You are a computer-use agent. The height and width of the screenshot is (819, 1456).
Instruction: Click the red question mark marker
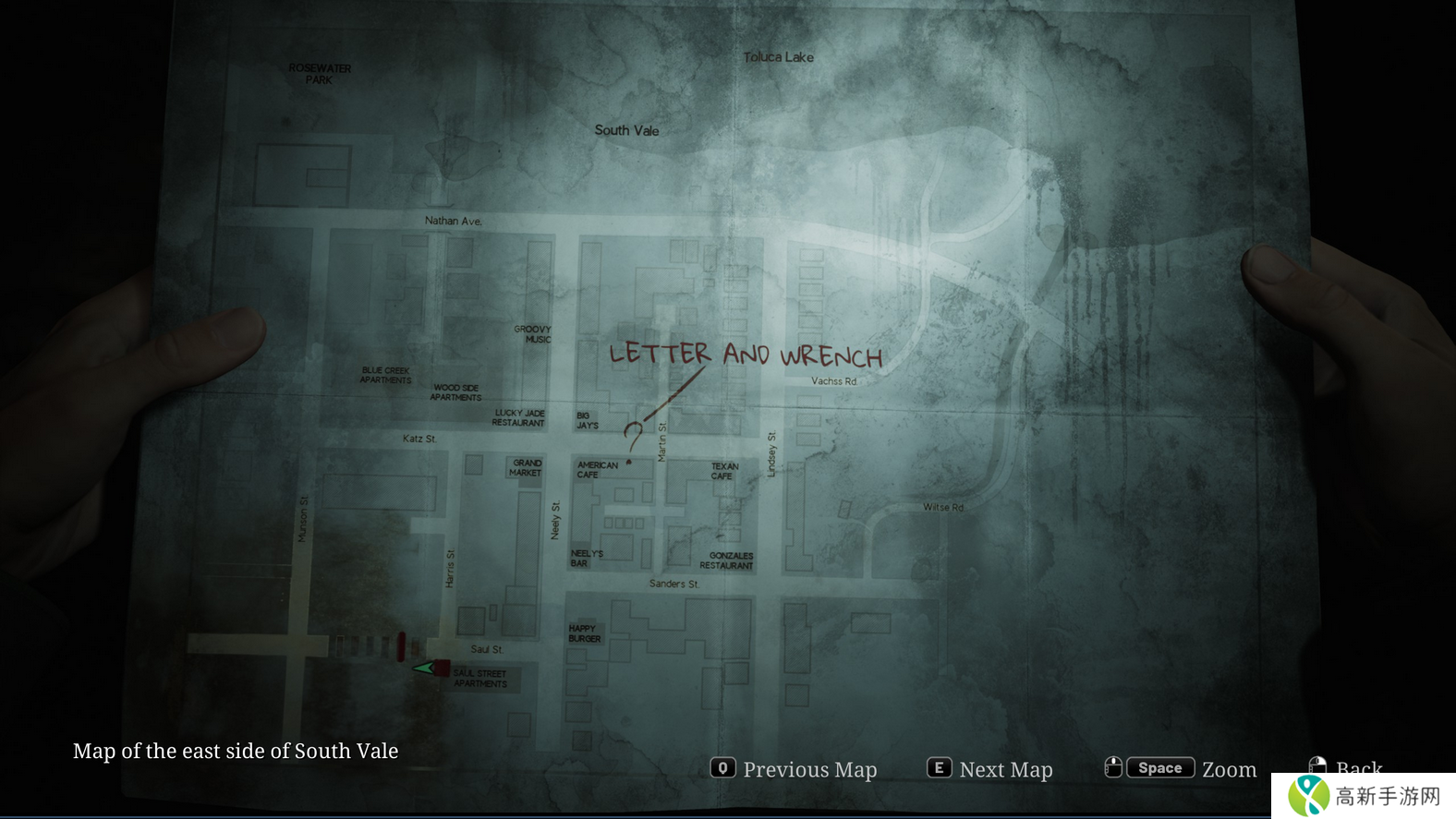tap(633, 434)
